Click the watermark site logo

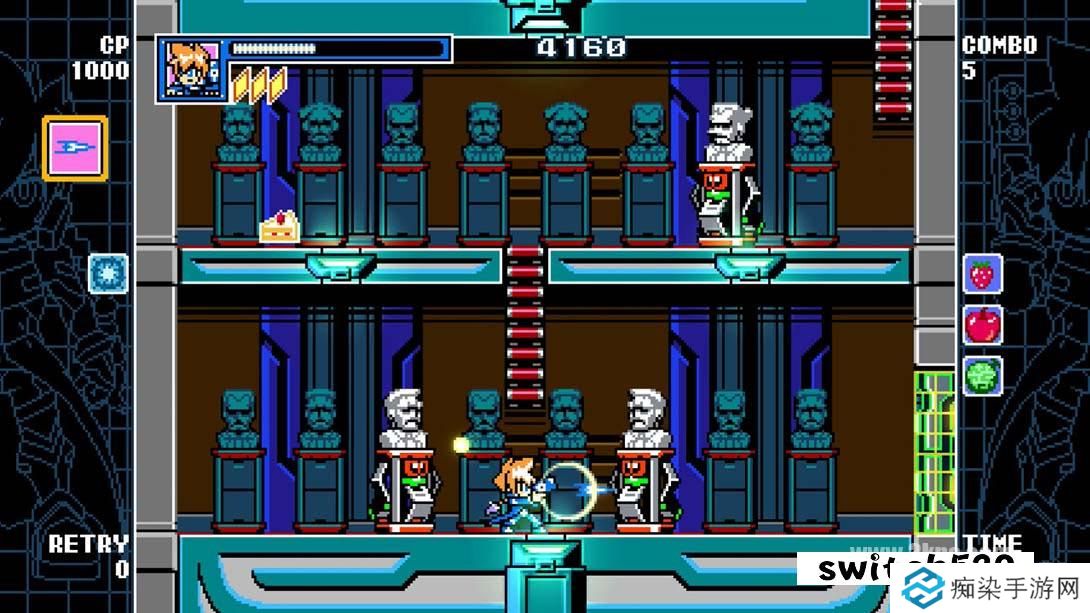click(x=921, y=588)
